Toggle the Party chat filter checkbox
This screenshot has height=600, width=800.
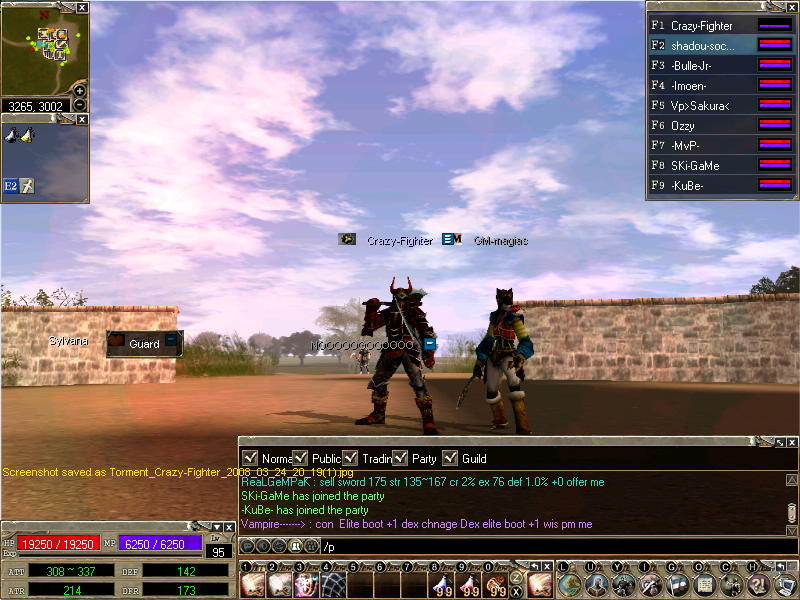(400, 458)
